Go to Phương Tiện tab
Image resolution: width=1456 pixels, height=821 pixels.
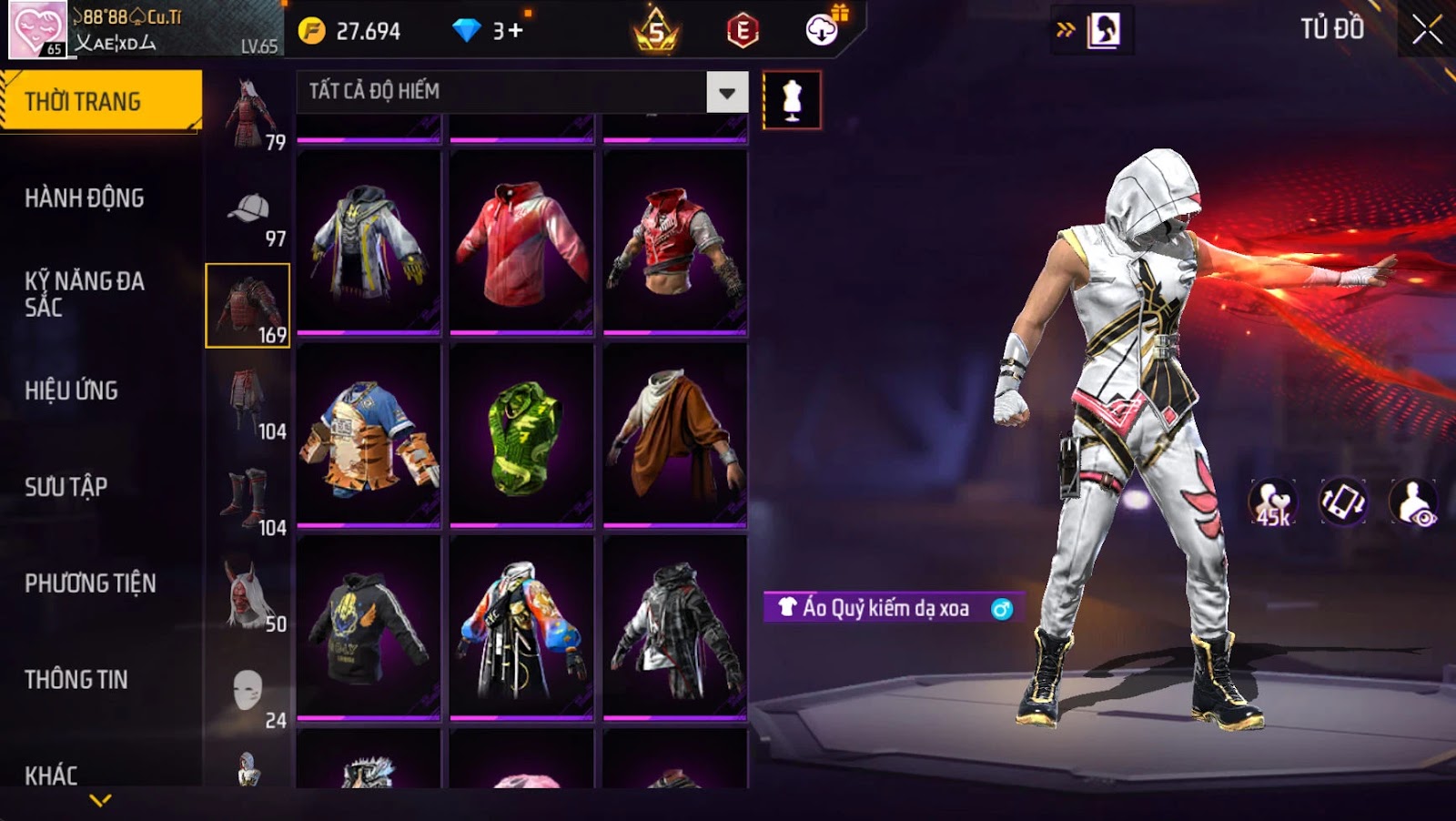coord(90,583)
